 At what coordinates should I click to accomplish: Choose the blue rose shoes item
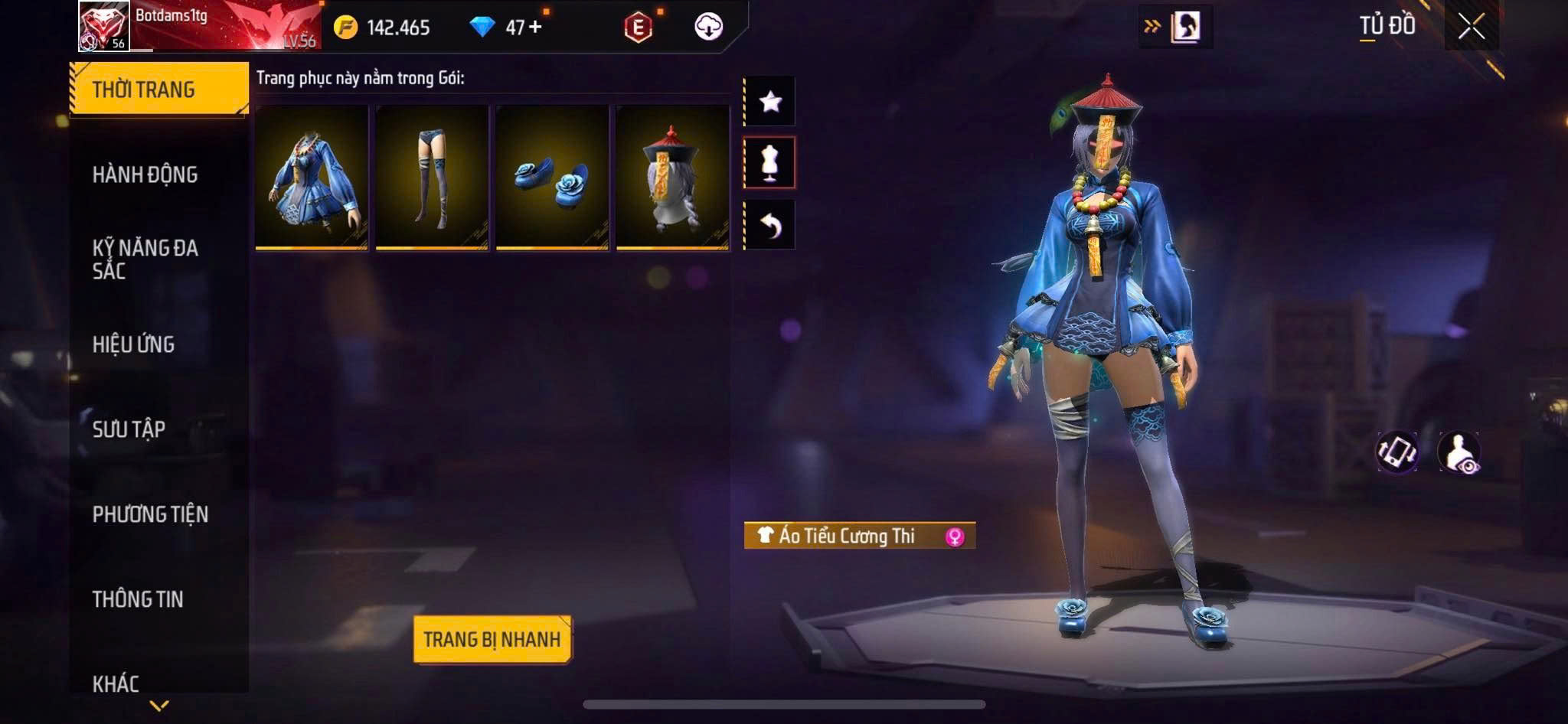pos(552,178)
